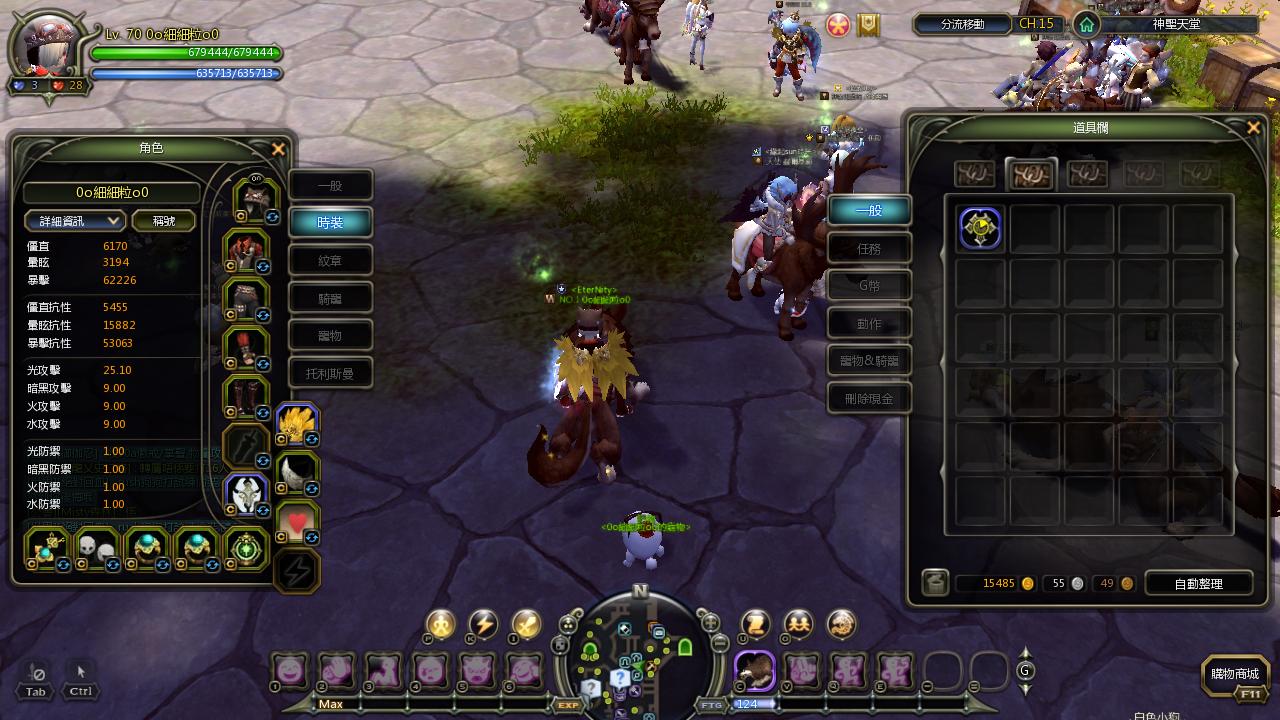1280x720 pixels.
Task: Open the 騎寵 mount tab
Action: [x=330, y=298]
